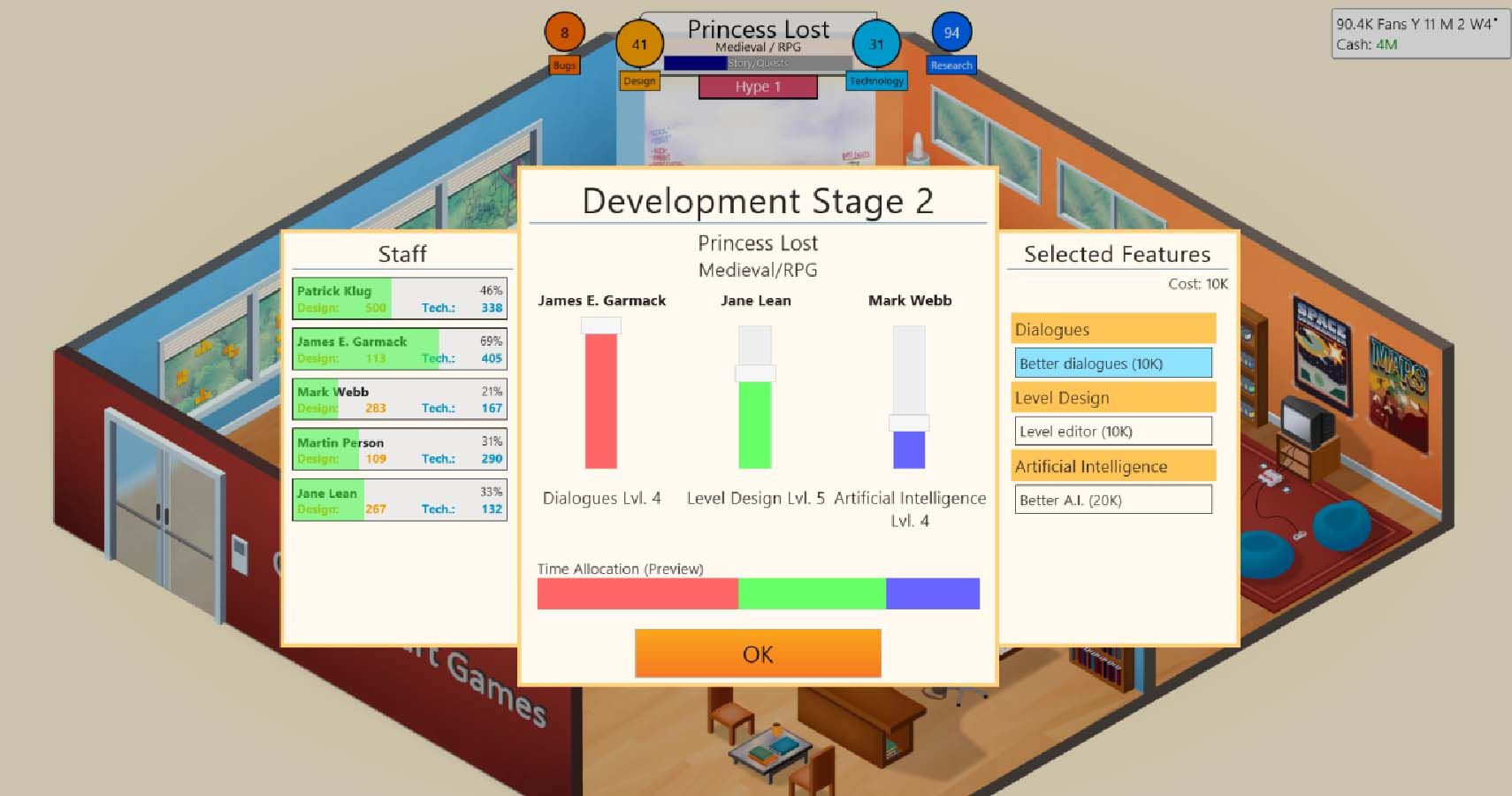Select the Research points indicator
1512x796 pixels.
[x=951, y=33]
